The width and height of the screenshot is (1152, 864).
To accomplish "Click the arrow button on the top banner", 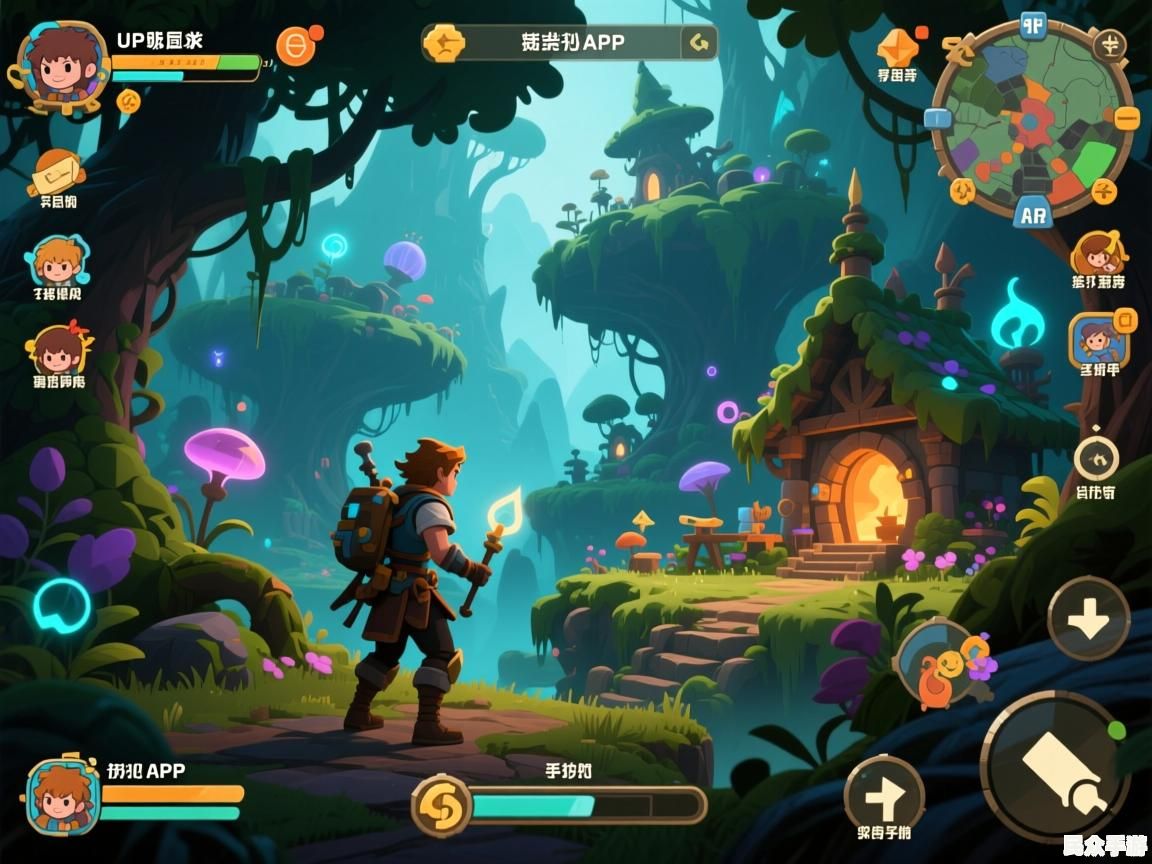I will tap(699, 43).
